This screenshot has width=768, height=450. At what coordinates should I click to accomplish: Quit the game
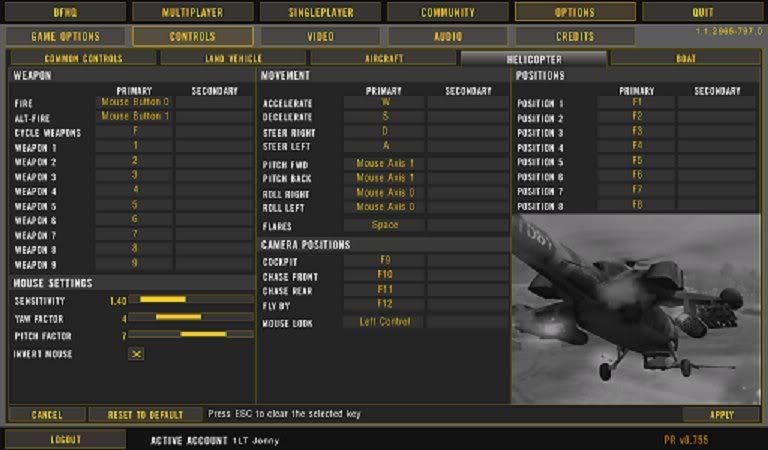coord(703,13)
